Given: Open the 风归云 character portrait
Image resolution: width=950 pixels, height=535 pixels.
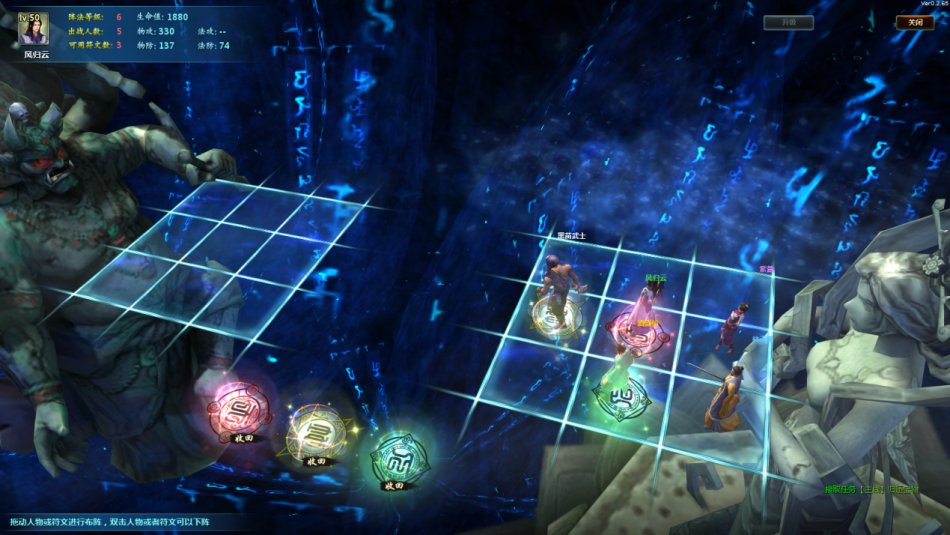Looking at the screenshot, I should (33, 29).
